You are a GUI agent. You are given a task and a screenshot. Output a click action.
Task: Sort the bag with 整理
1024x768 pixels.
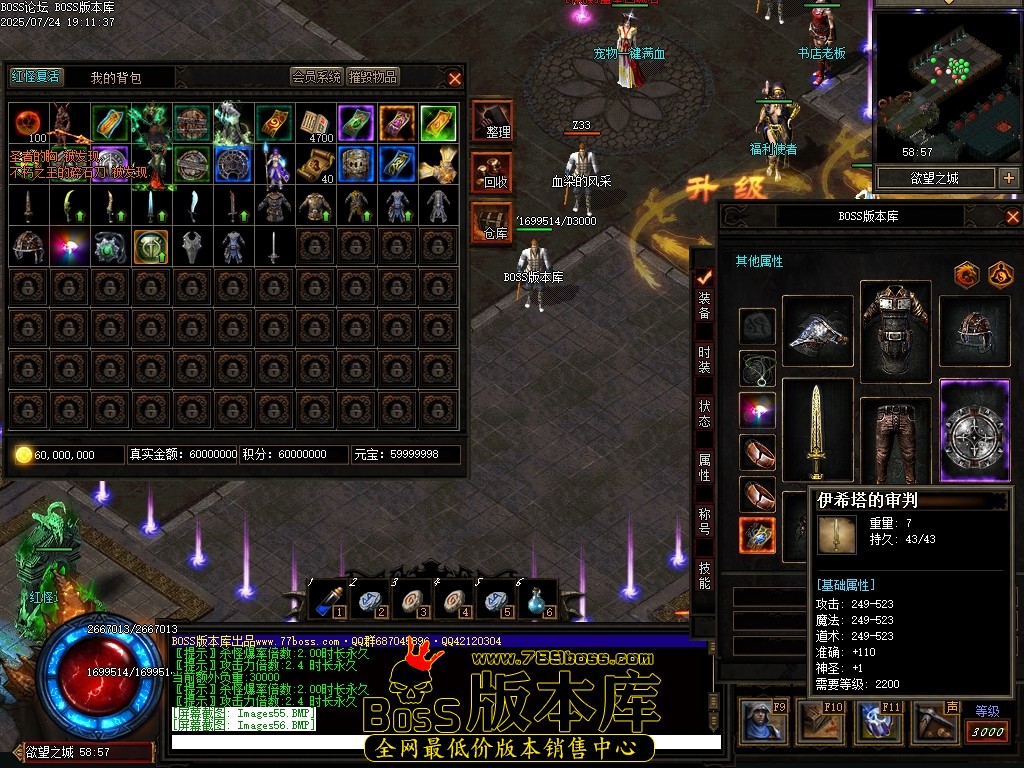492,121
